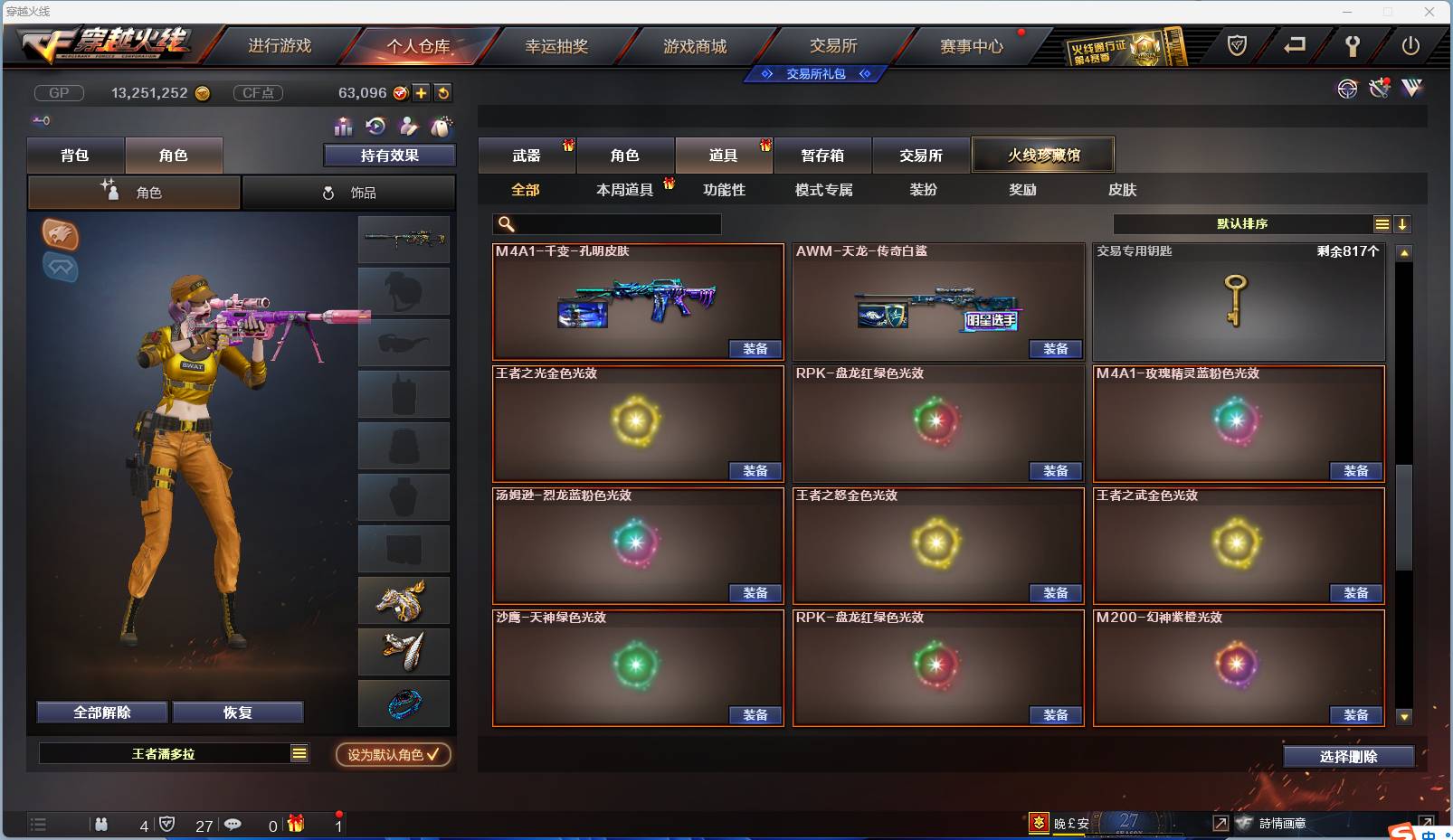The image size is (1453, 840).
Task: Open the gift icon in the status bar
Action: coord(293,824)
